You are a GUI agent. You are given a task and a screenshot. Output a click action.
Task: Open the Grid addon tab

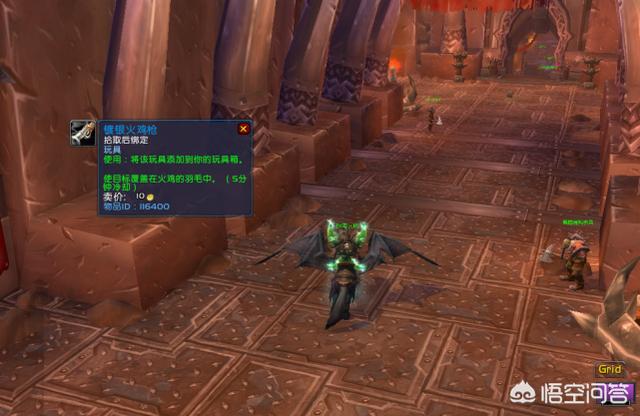610,369
